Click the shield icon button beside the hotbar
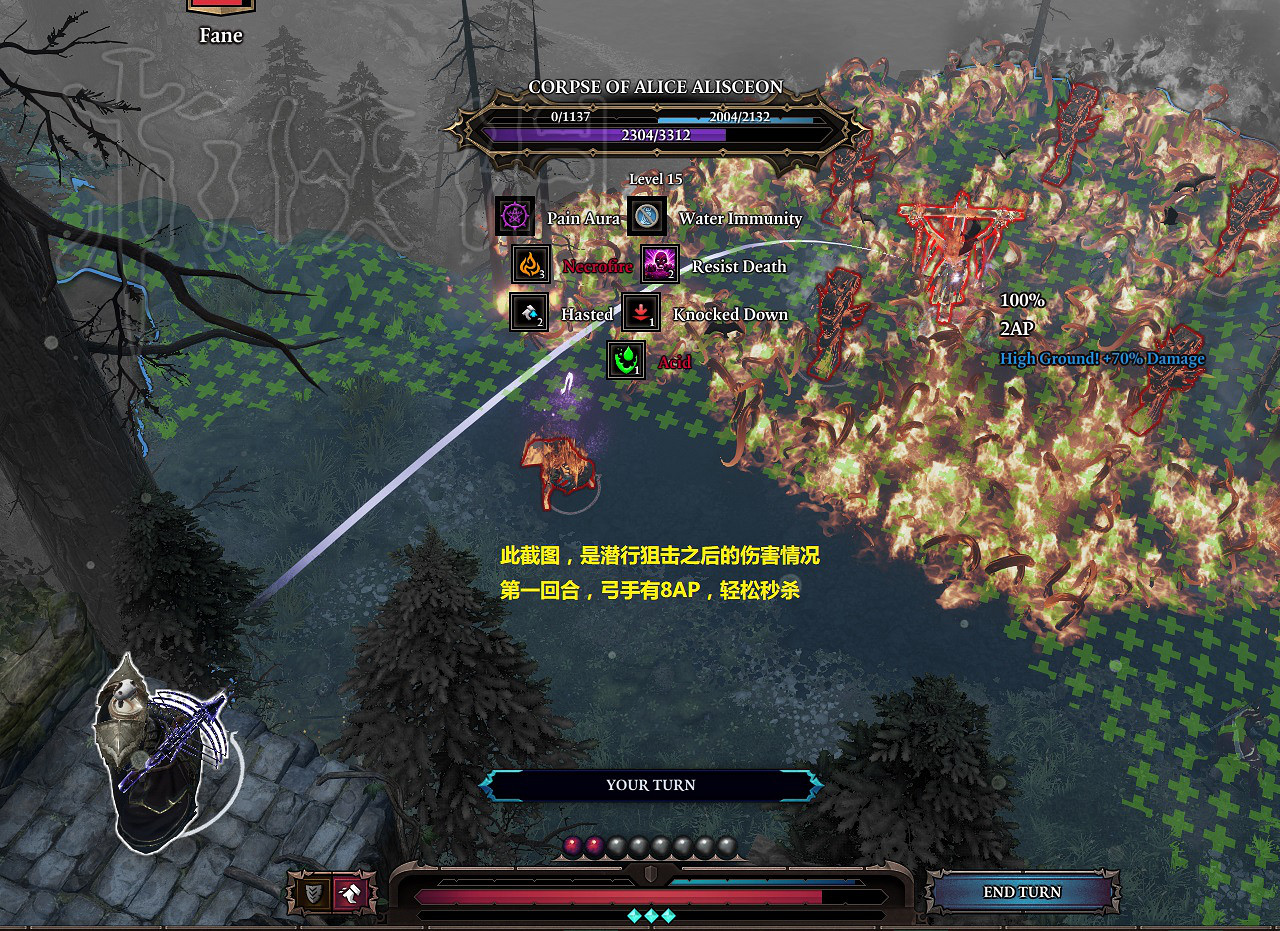Image resolution: width=1280 pixels, height=931 pixels. tap(314, 892)
